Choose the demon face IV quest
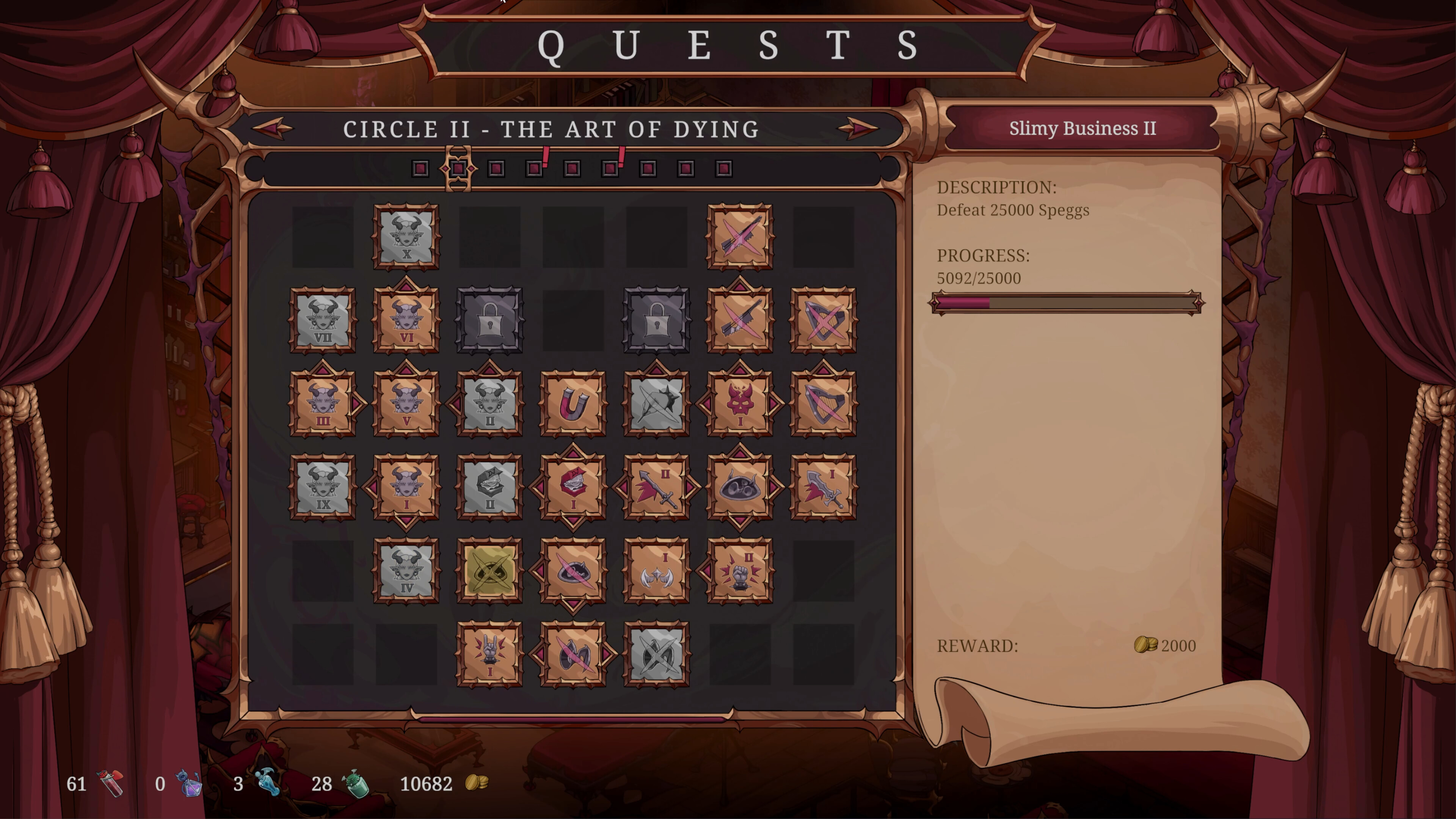Image resolution: width=1456 pixels, height=819 pixels. (406, 570)
